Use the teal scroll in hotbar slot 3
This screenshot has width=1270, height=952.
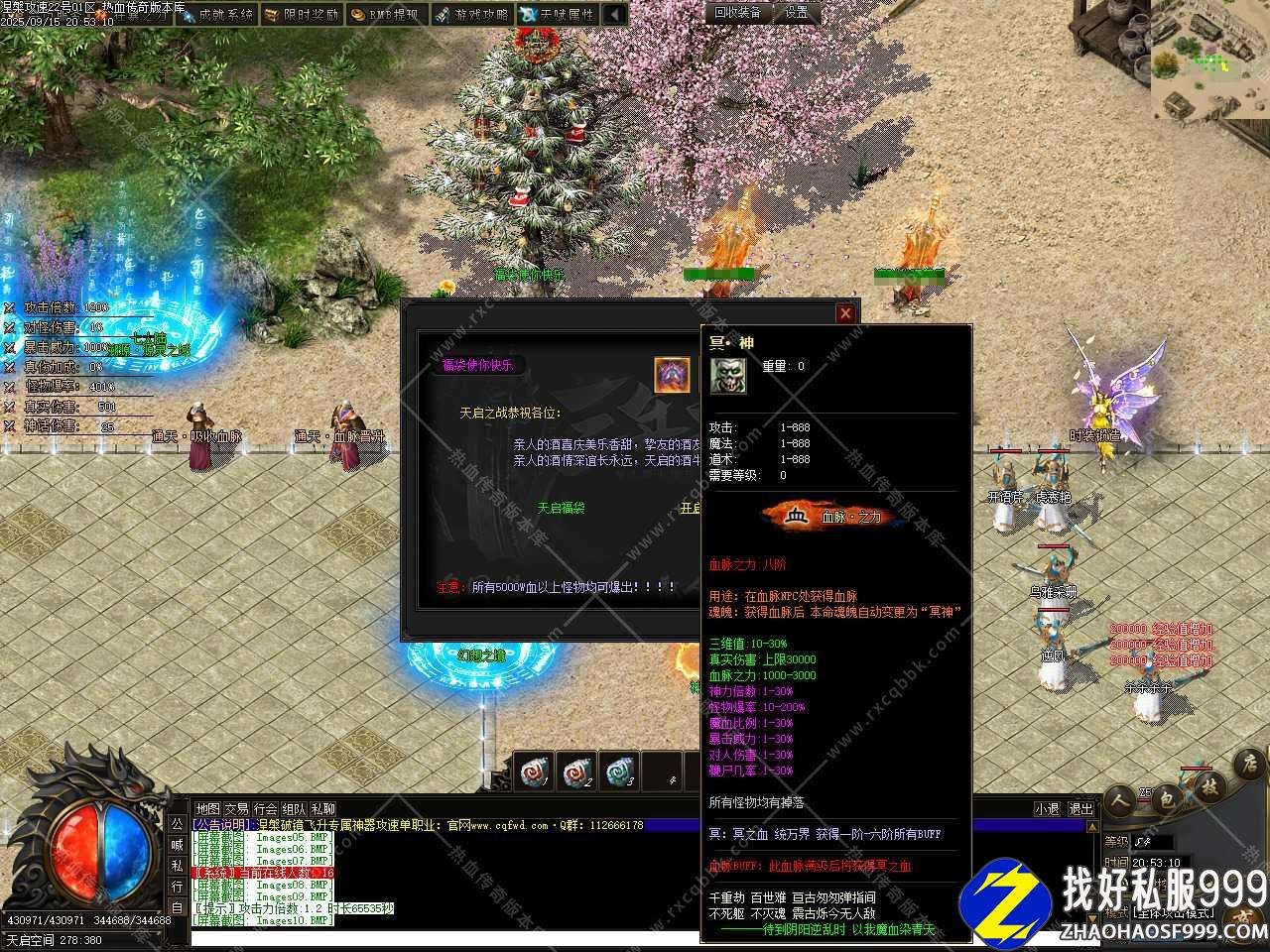[619, 773]
